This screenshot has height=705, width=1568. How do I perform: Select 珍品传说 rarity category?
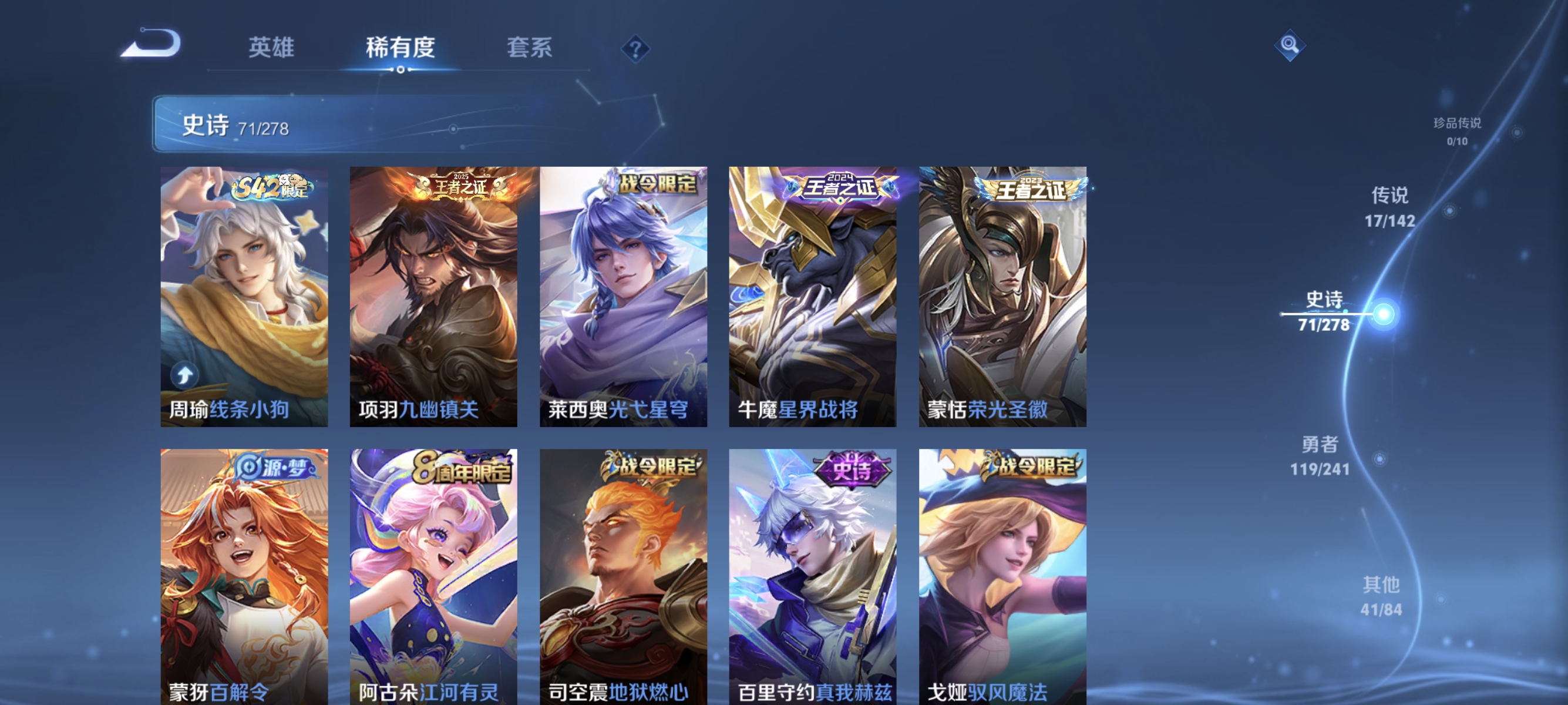1459,131
